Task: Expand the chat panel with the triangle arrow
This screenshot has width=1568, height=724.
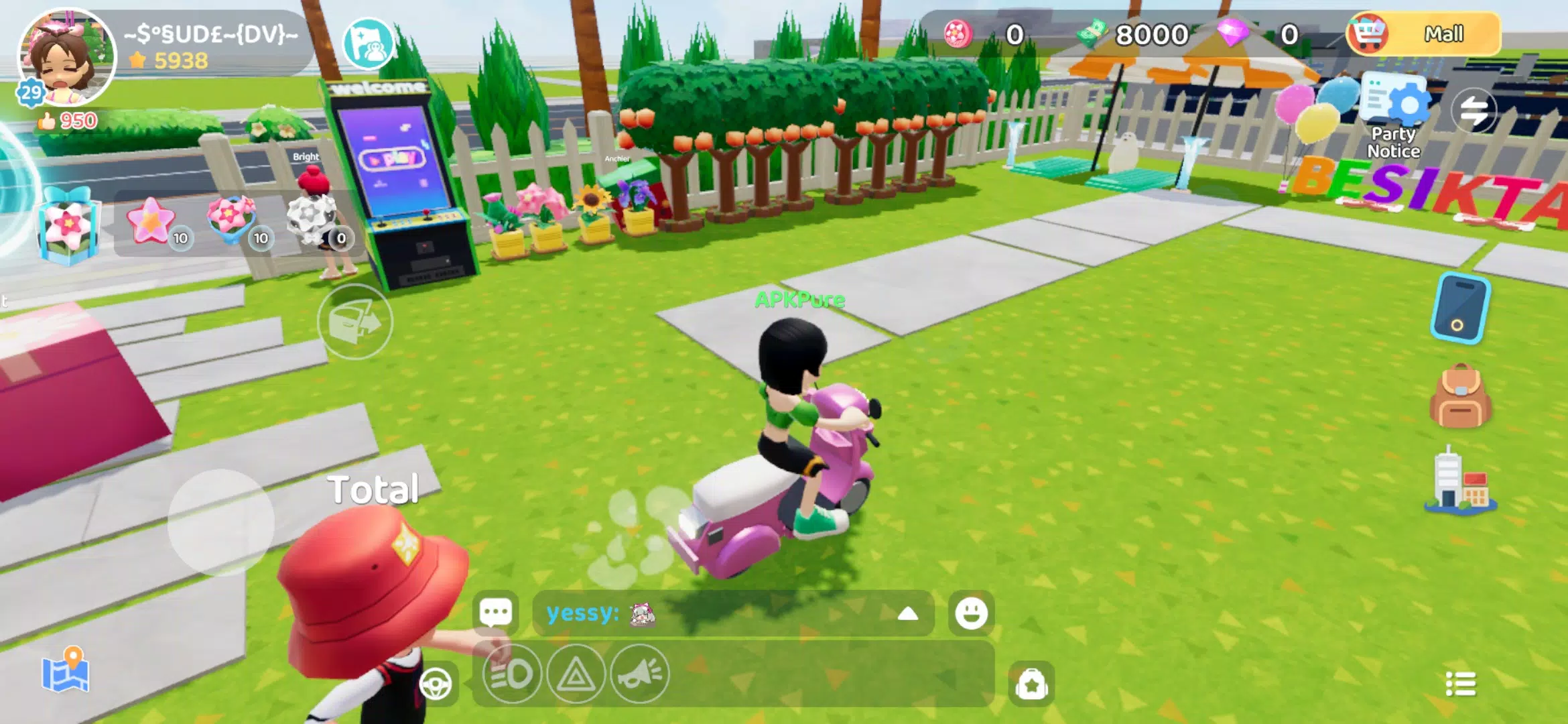Action: pos(909,612)
